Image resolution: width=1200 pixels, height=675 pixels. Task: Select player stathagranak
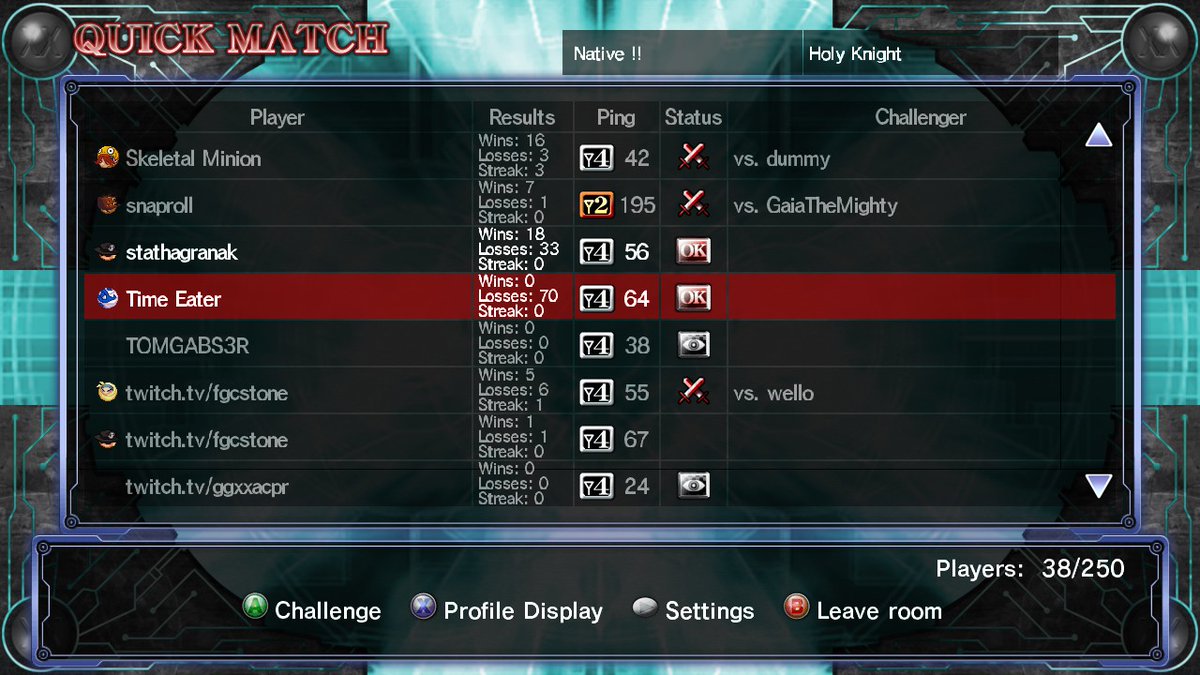point(181,252)
